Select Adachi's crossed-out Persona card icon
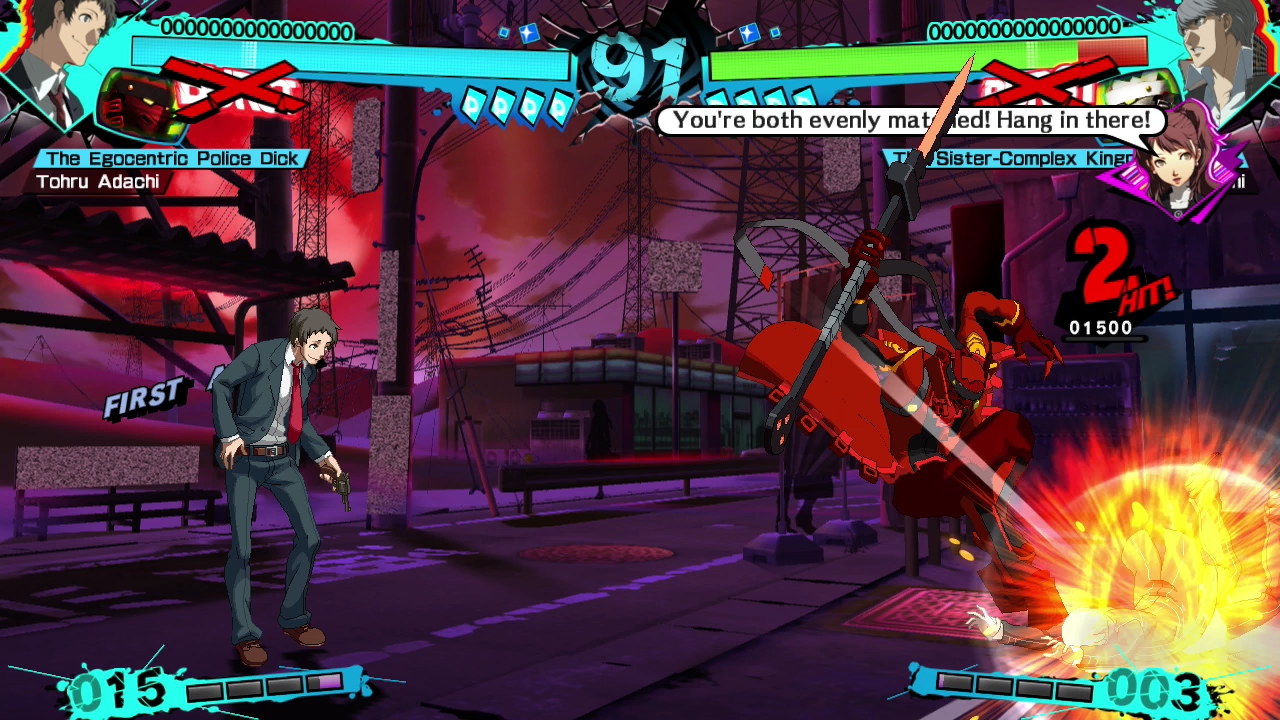The image size is (1280, 720). pyautogui.click(x=142, y=105)
